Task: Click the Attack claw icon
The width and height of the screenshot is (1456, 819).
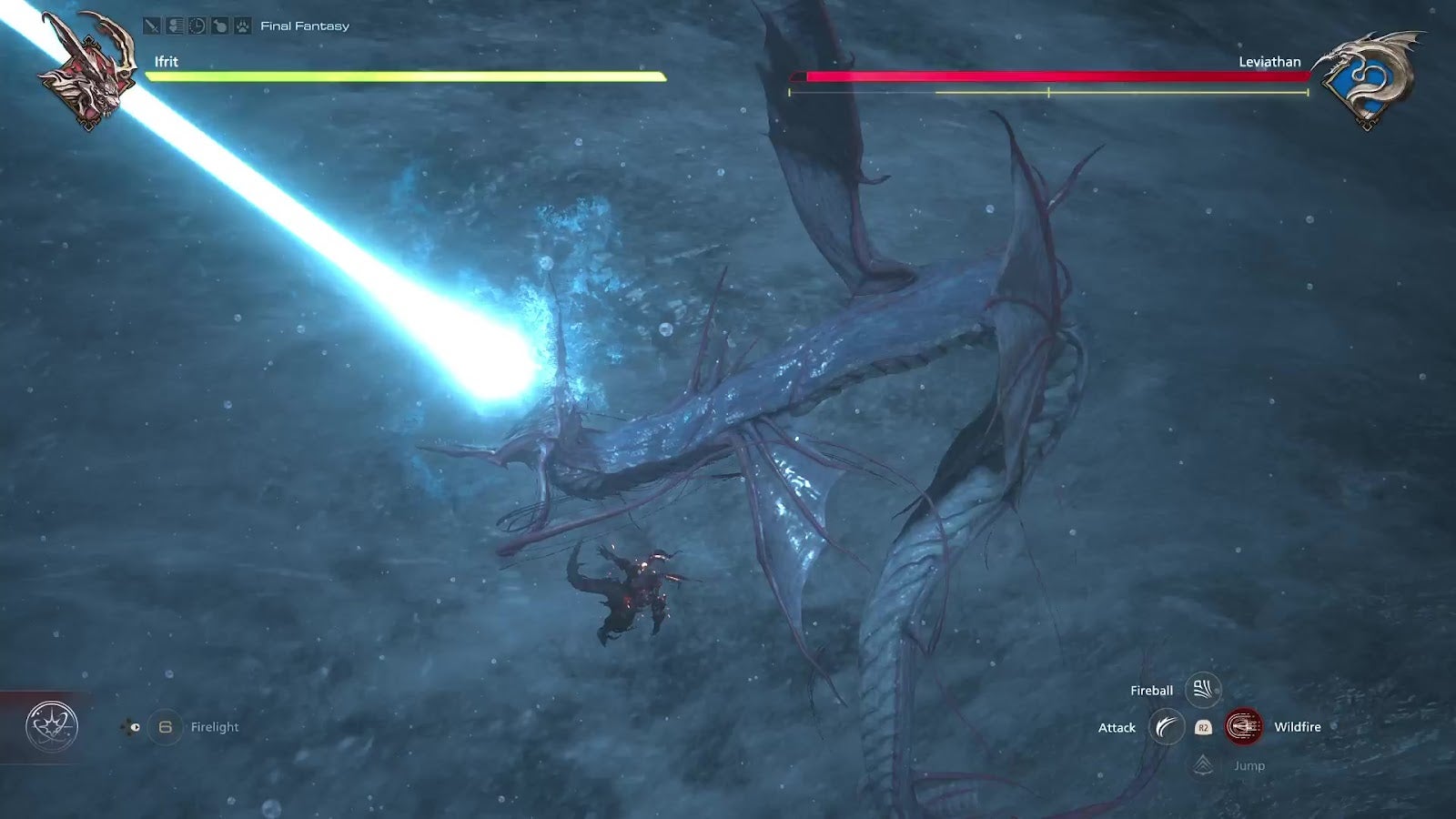Action: (1166, 727)
